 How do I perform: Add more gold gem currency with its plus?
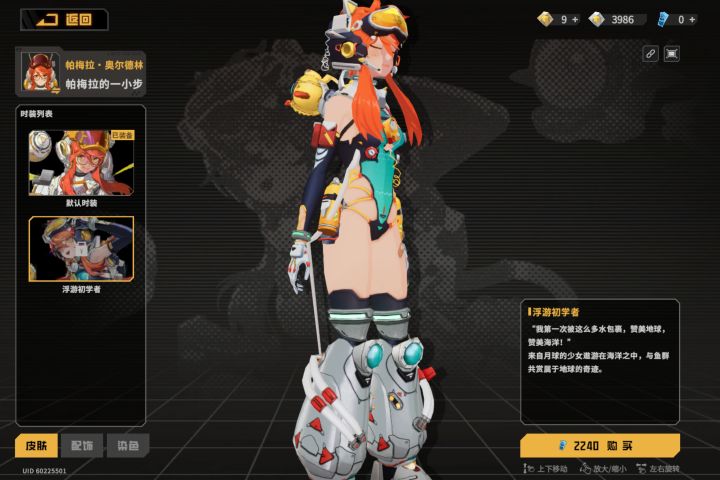(576, 19)
